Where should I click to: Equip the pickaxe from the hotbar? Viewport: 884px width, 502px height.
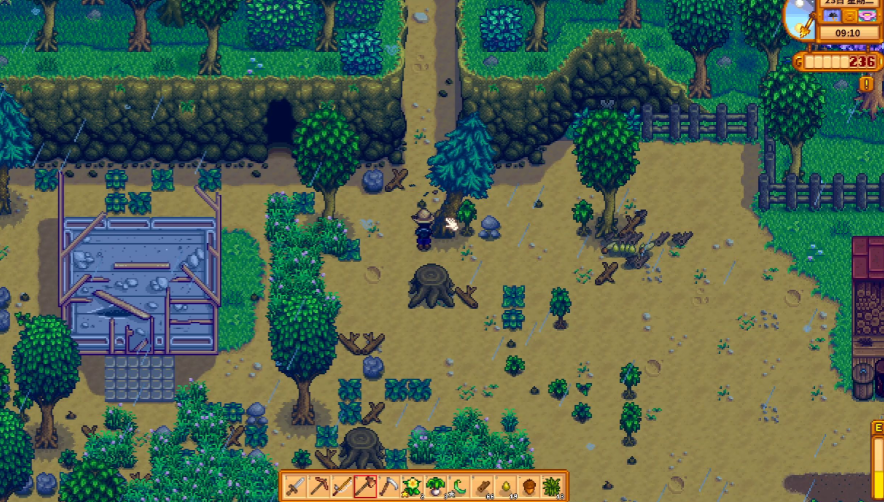318,487
